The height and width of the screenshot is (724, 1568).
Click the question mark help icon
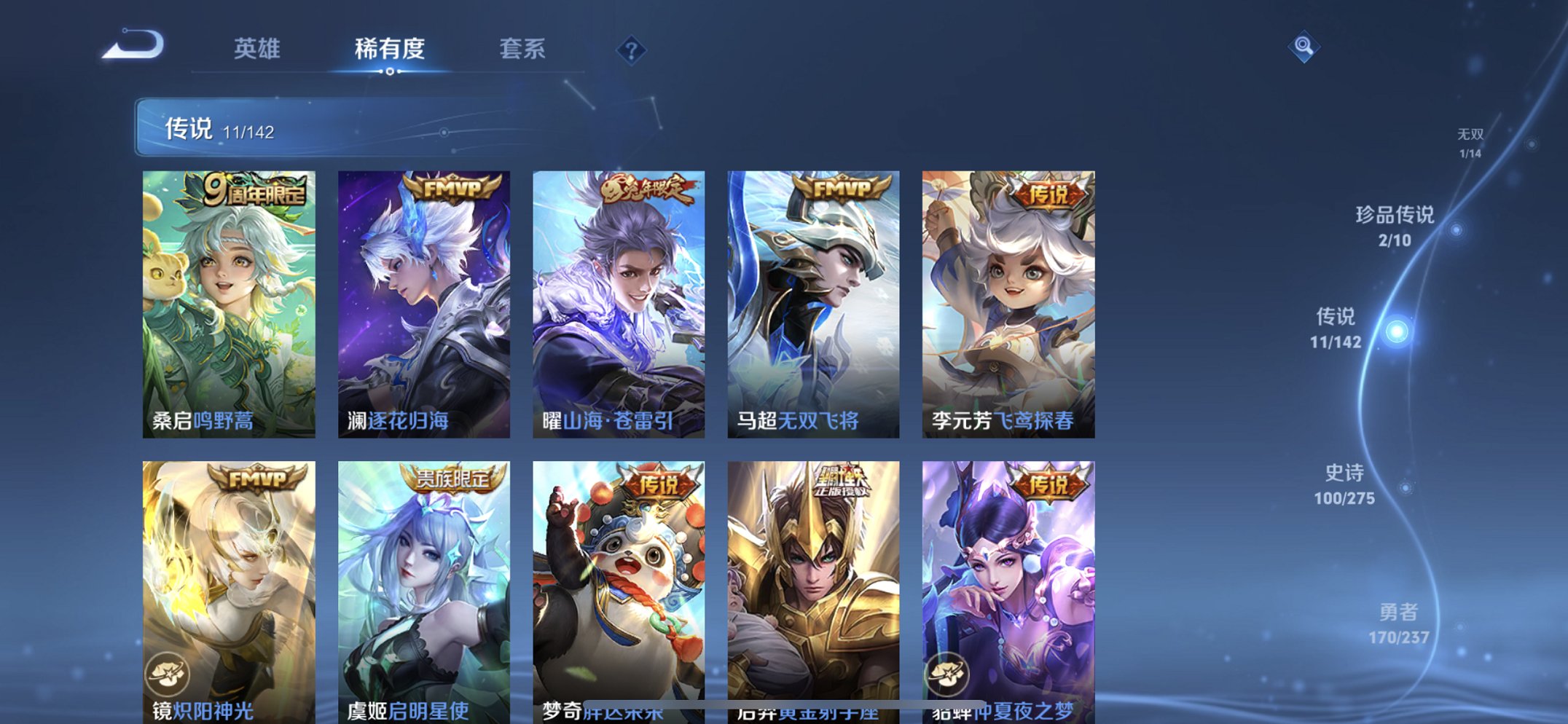click(632, 51)
